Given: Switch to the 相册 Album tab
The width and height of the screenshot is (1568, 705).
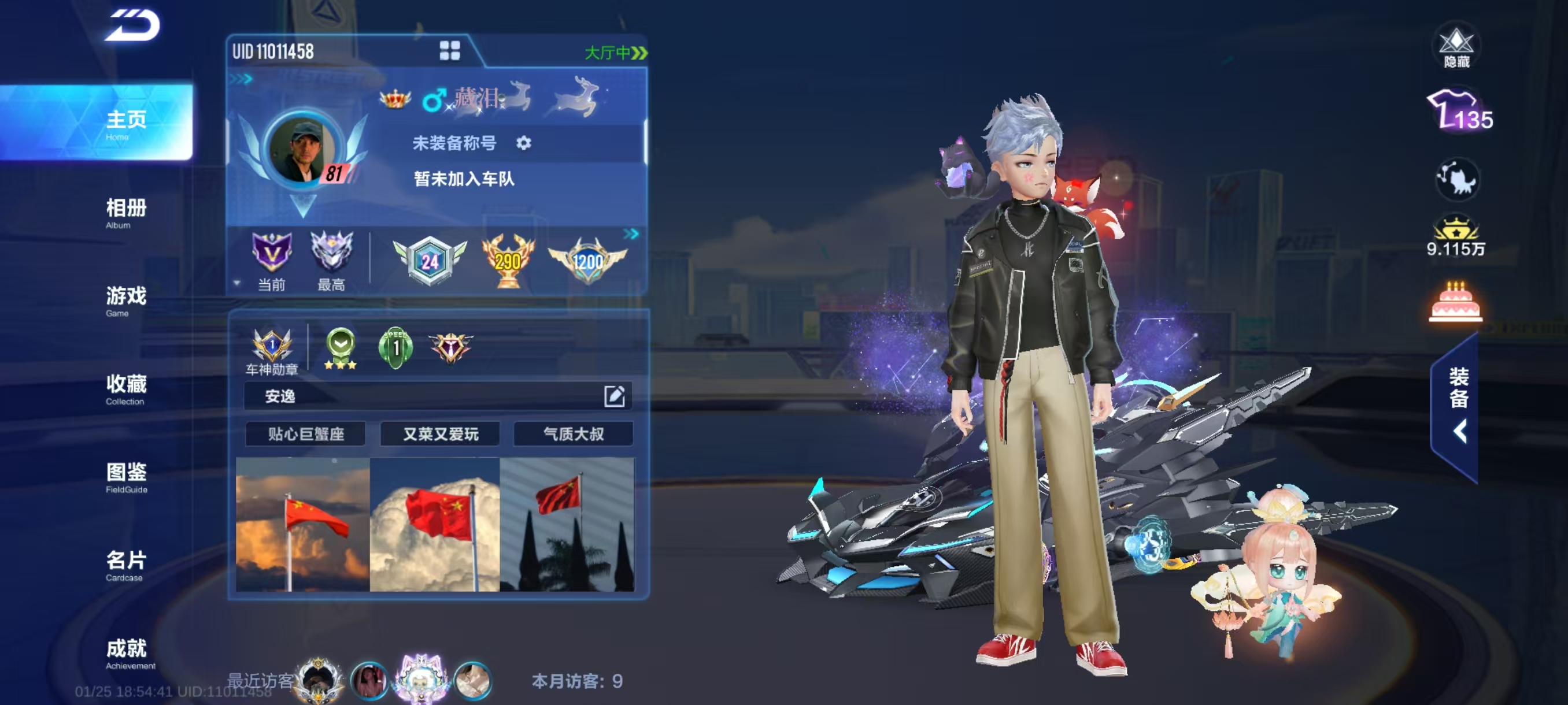Looking at the screenshot, I should 126,213.
